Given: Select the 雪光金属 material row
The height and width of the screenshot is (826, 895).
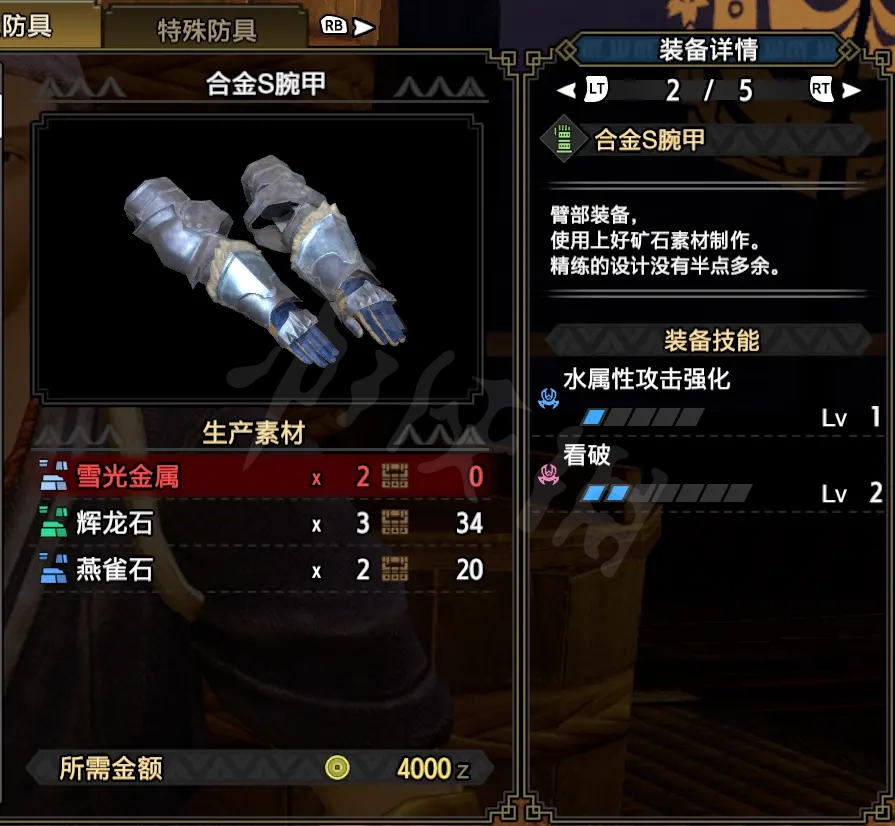Looking at the screenshot, I should pos(262,477).
